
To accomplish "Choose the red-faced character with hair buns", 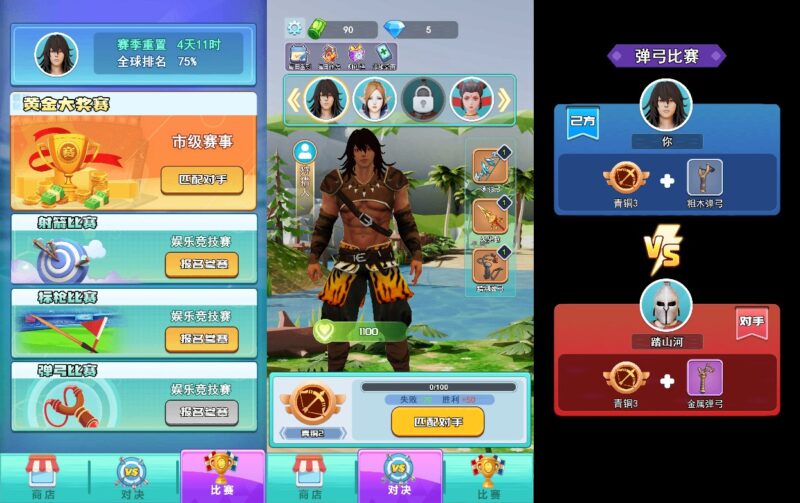I will [470, 99].
